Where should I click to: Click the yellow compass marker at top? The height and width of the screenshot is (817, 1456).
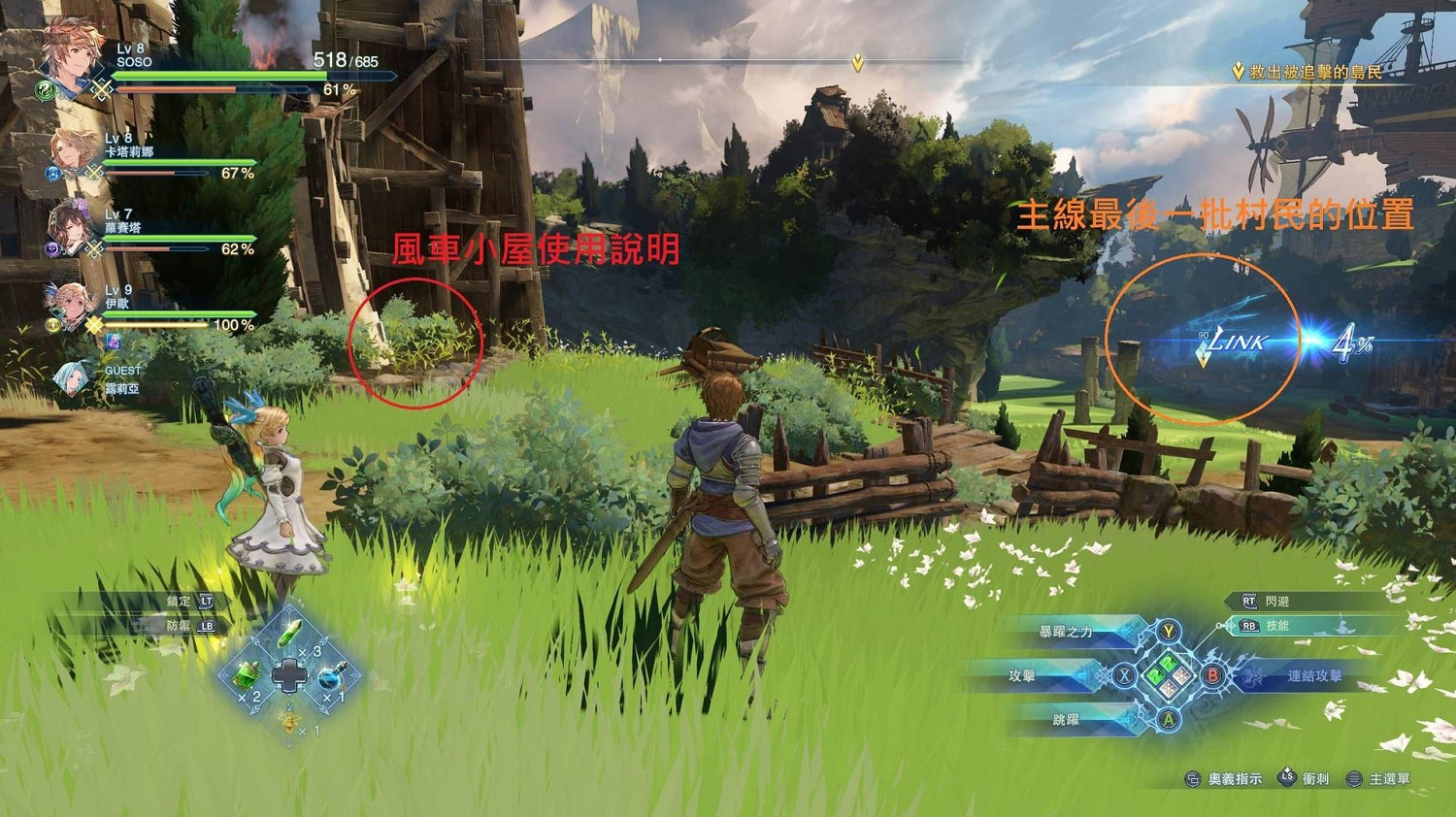pos(858,63)
